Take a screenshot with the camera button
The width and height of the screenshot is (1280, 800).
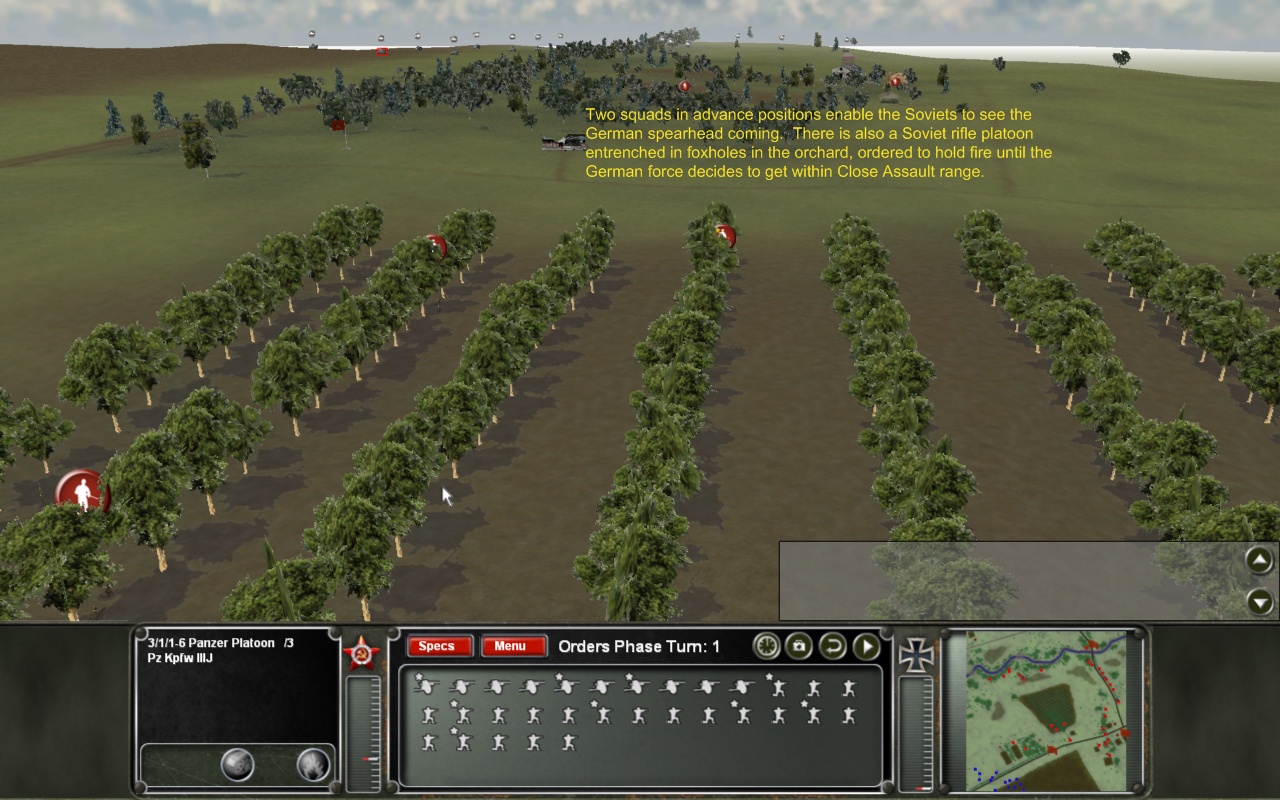coord(799,646)
